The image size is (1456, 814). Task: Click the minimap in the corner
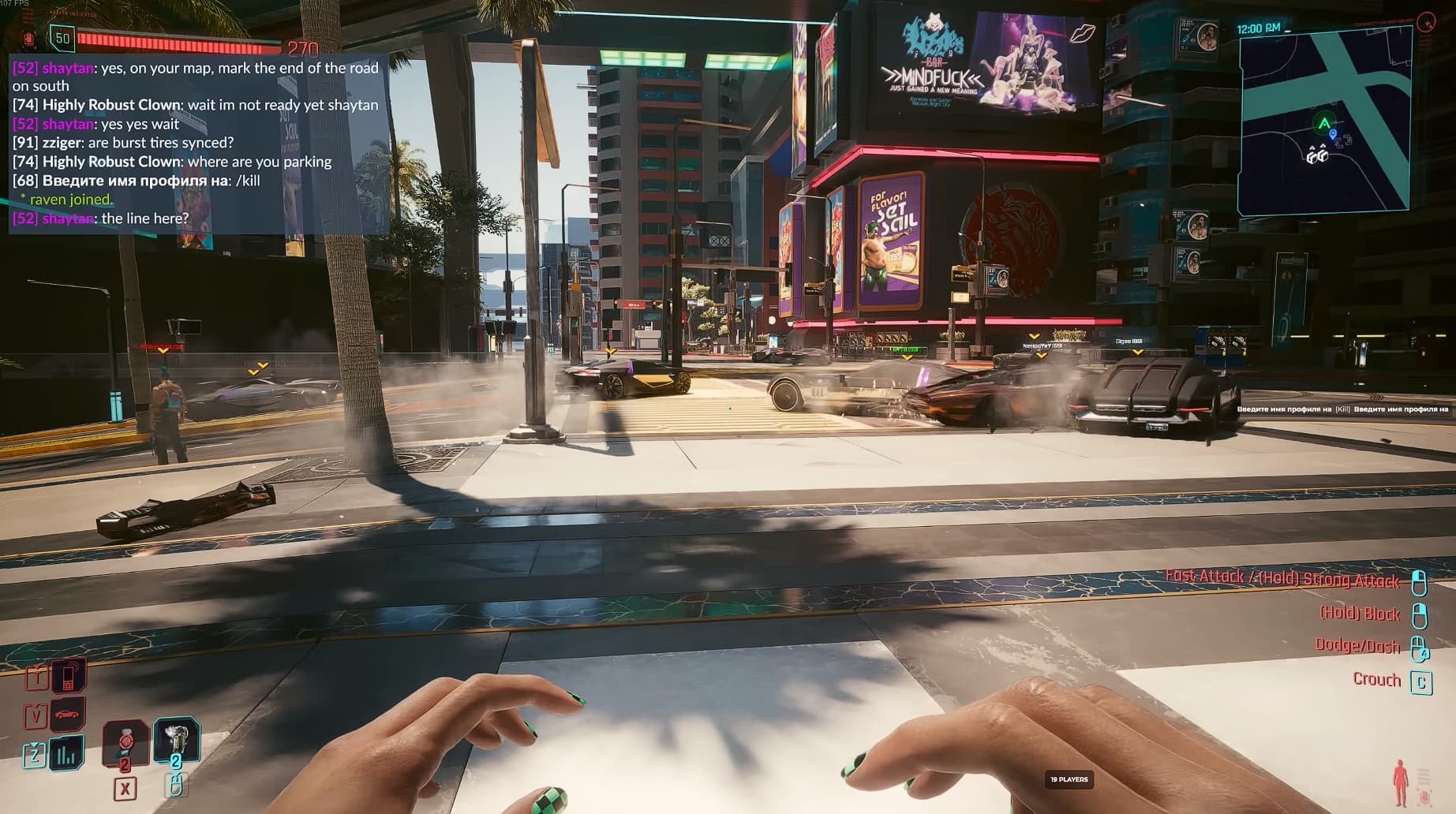[x=1323, y=120]
